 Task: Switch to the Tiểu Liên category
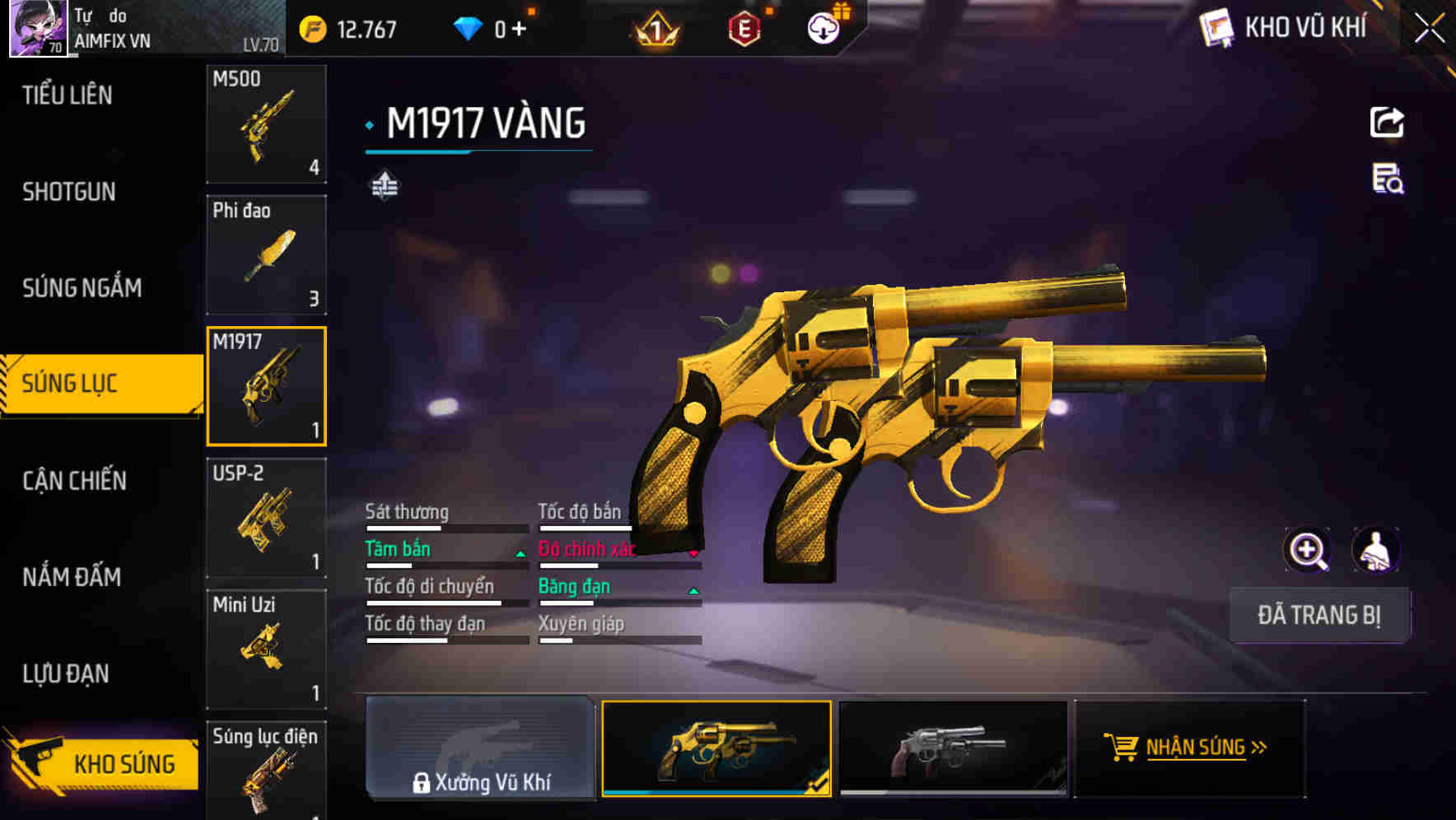point(68,96)
